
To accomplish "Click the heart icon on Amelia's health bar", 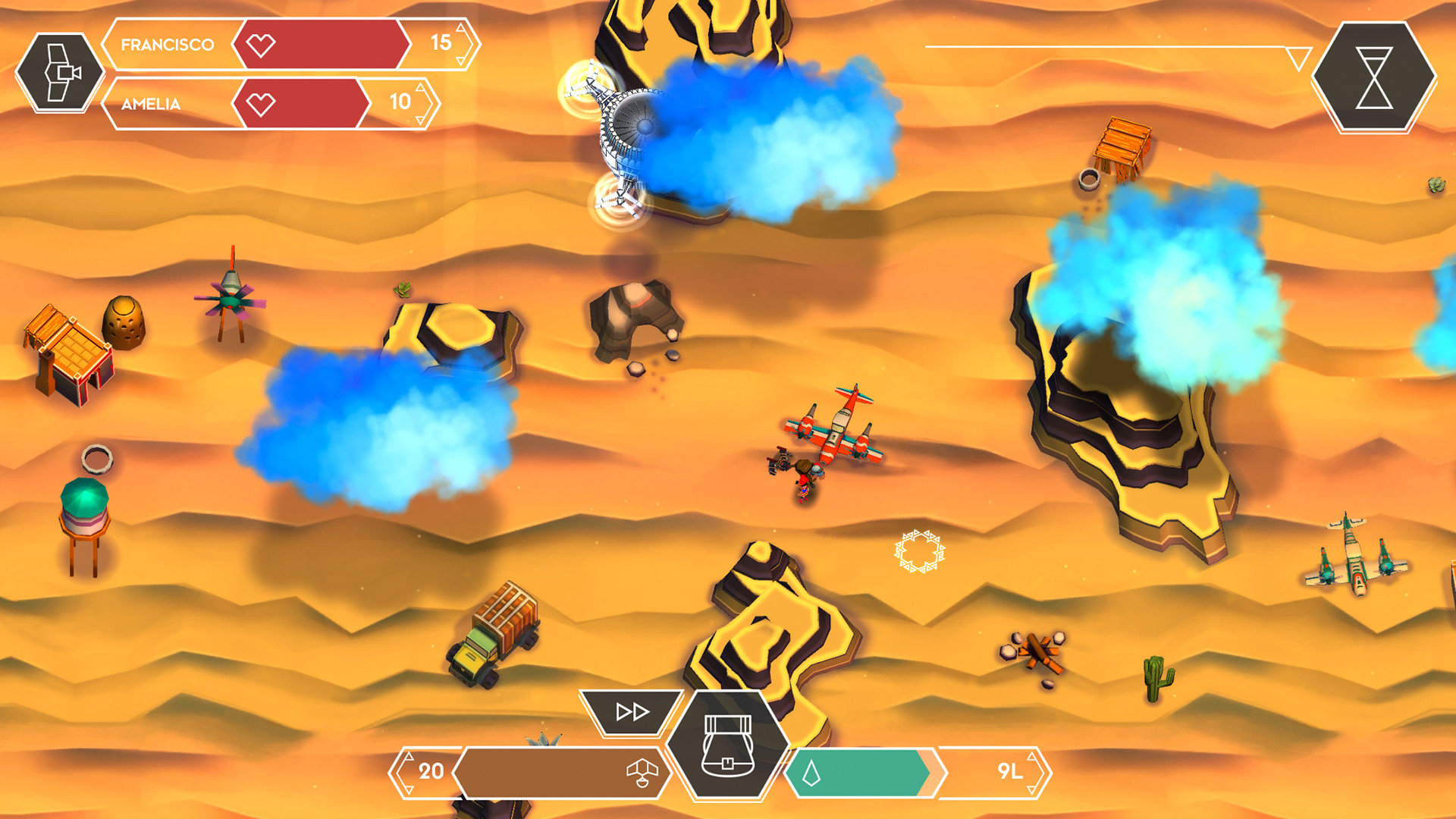I will coord(261,104).
